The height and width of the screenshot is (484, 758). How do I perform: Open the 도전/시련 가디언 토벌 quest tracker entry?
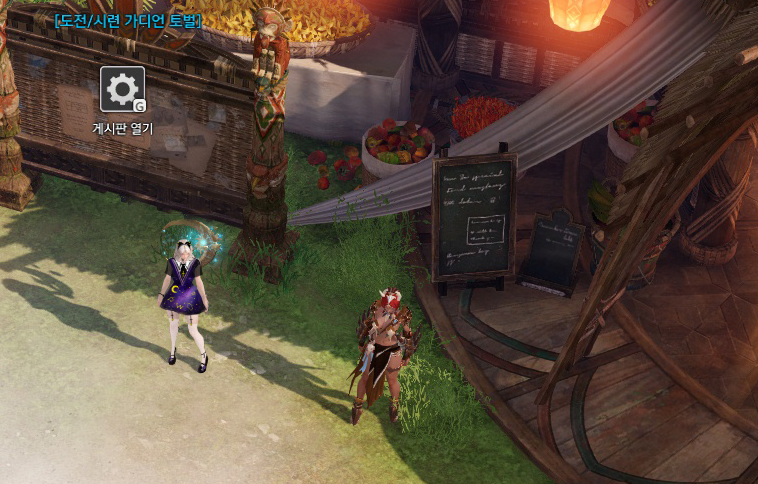pyautogui.click(x=128, y=20)
